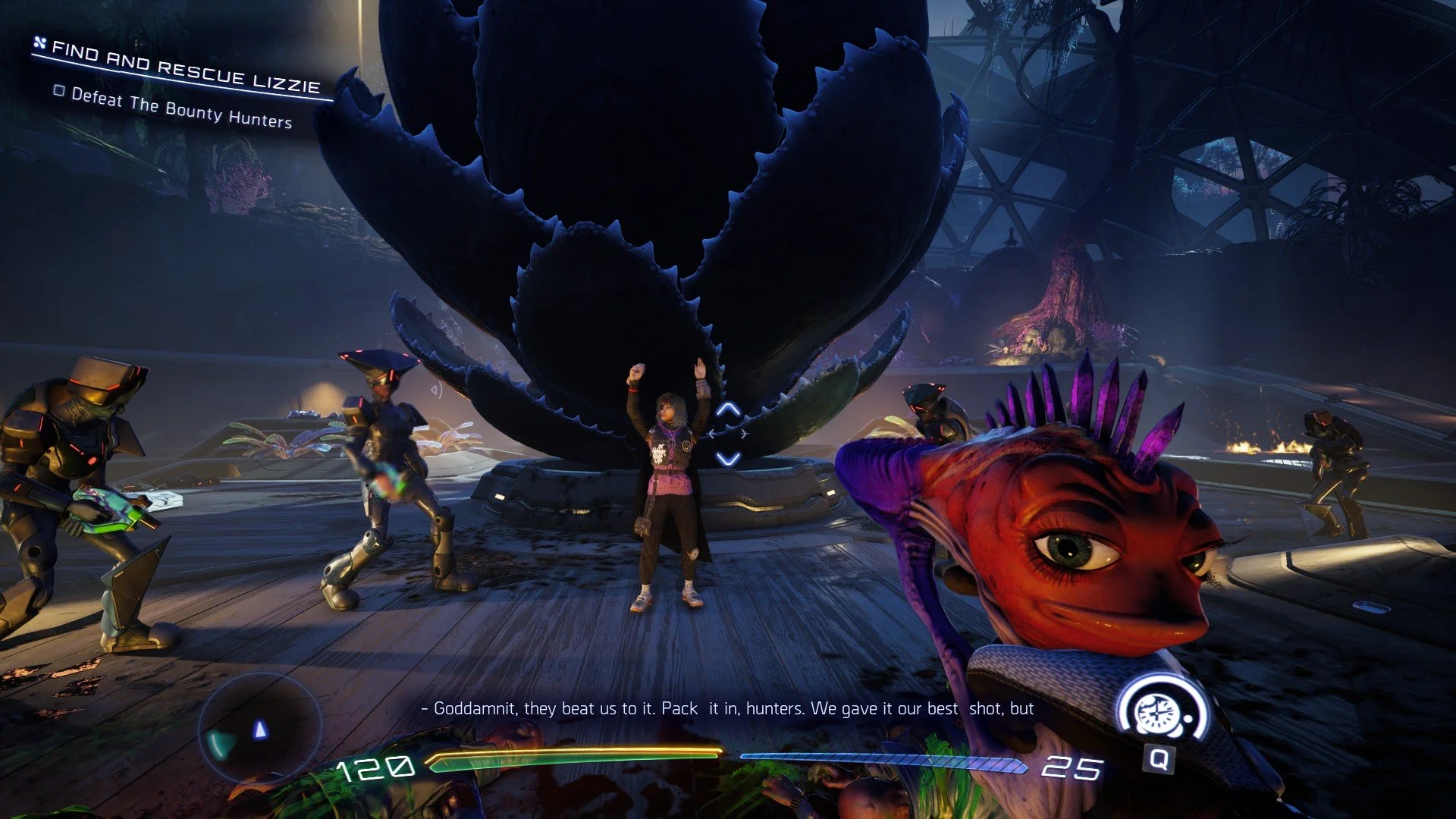Toggle the Defeat The Bounty Hunters objective checkbox
This screenshot has height=819, width=1456.
59,91
